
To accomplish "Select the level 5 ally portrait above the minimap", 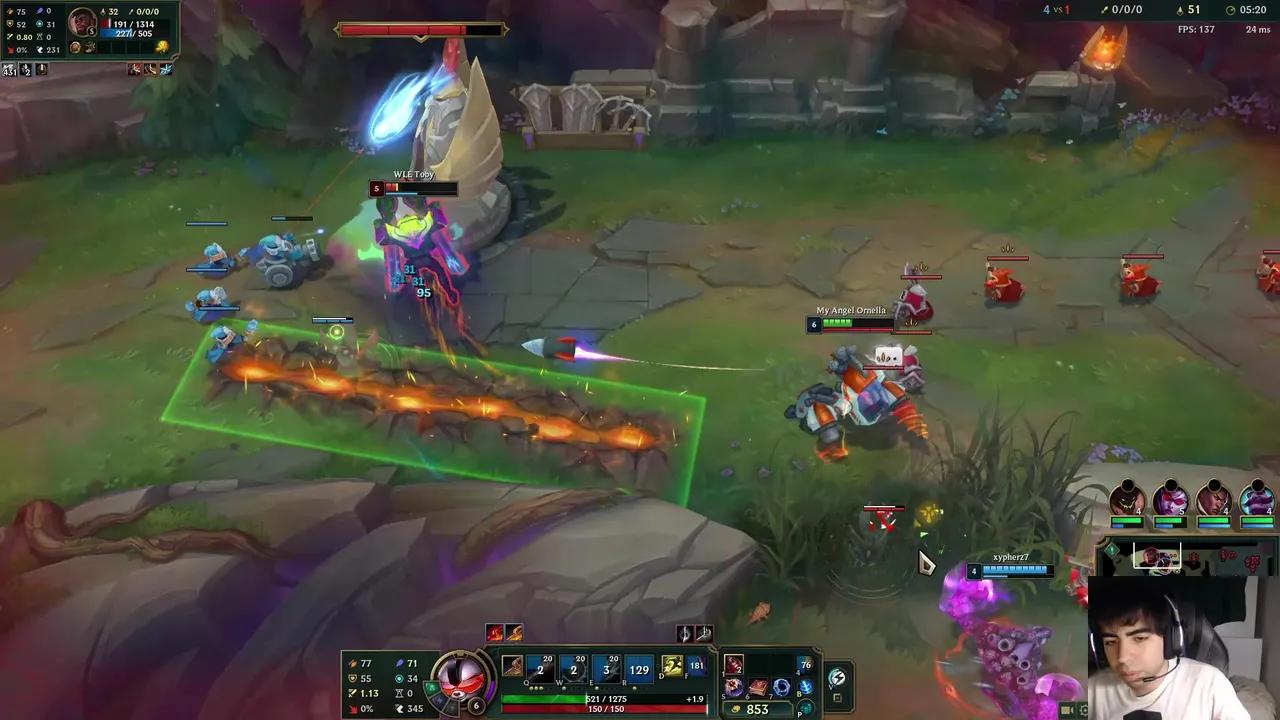I will [x=1170, y=498].
